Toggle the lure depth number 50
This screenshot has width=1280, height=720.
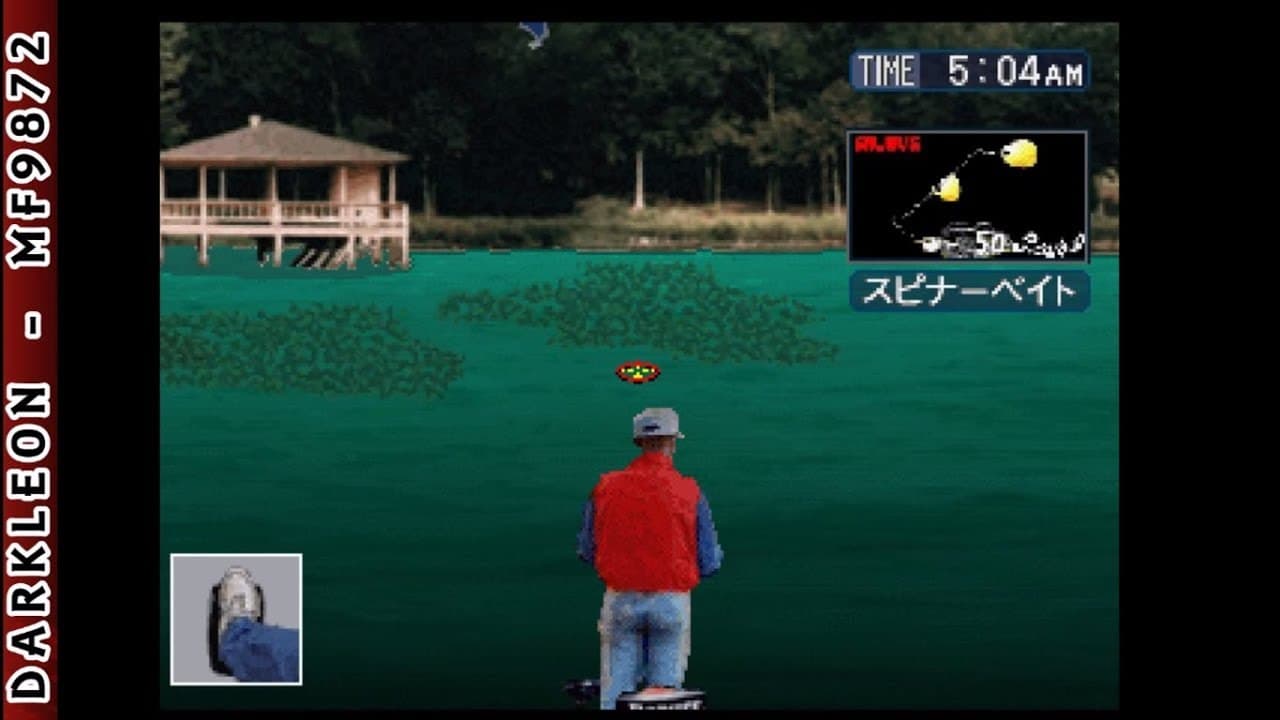click(x=991, y=241)
